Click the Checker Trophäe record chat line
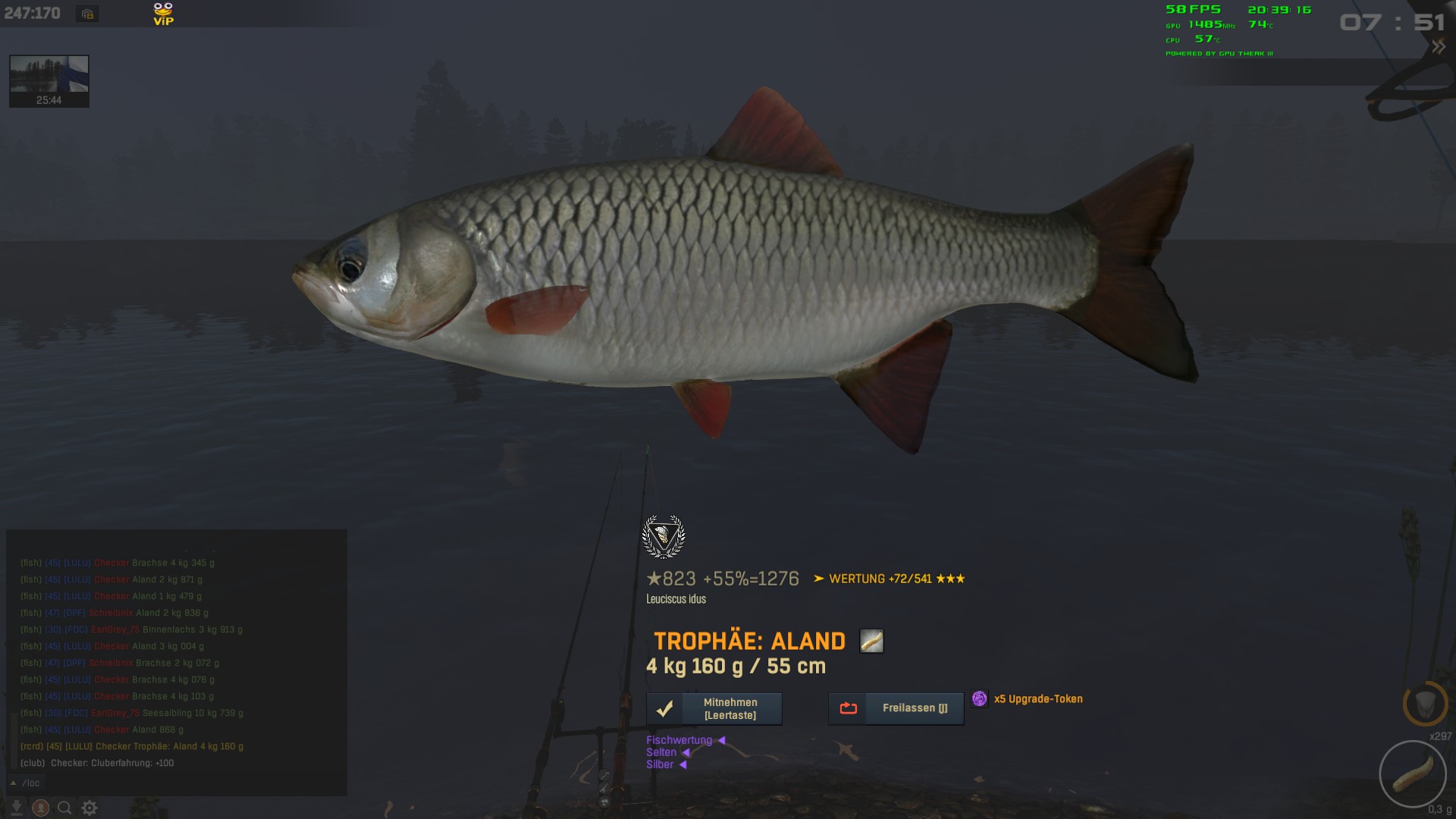1456x819 pixels. 133,746
